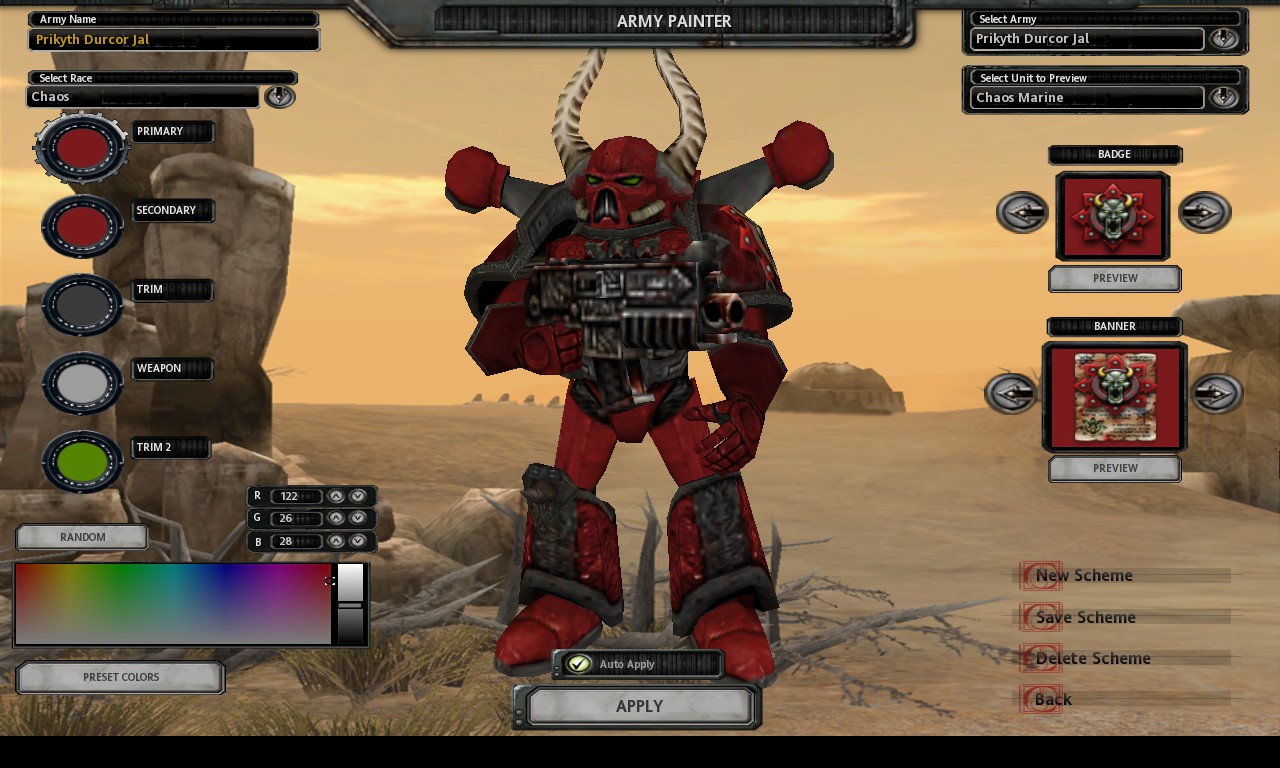This screenshot has width=1280, height=768.
Task: Choose the Secondary color swatch
Action: (82, 225)
